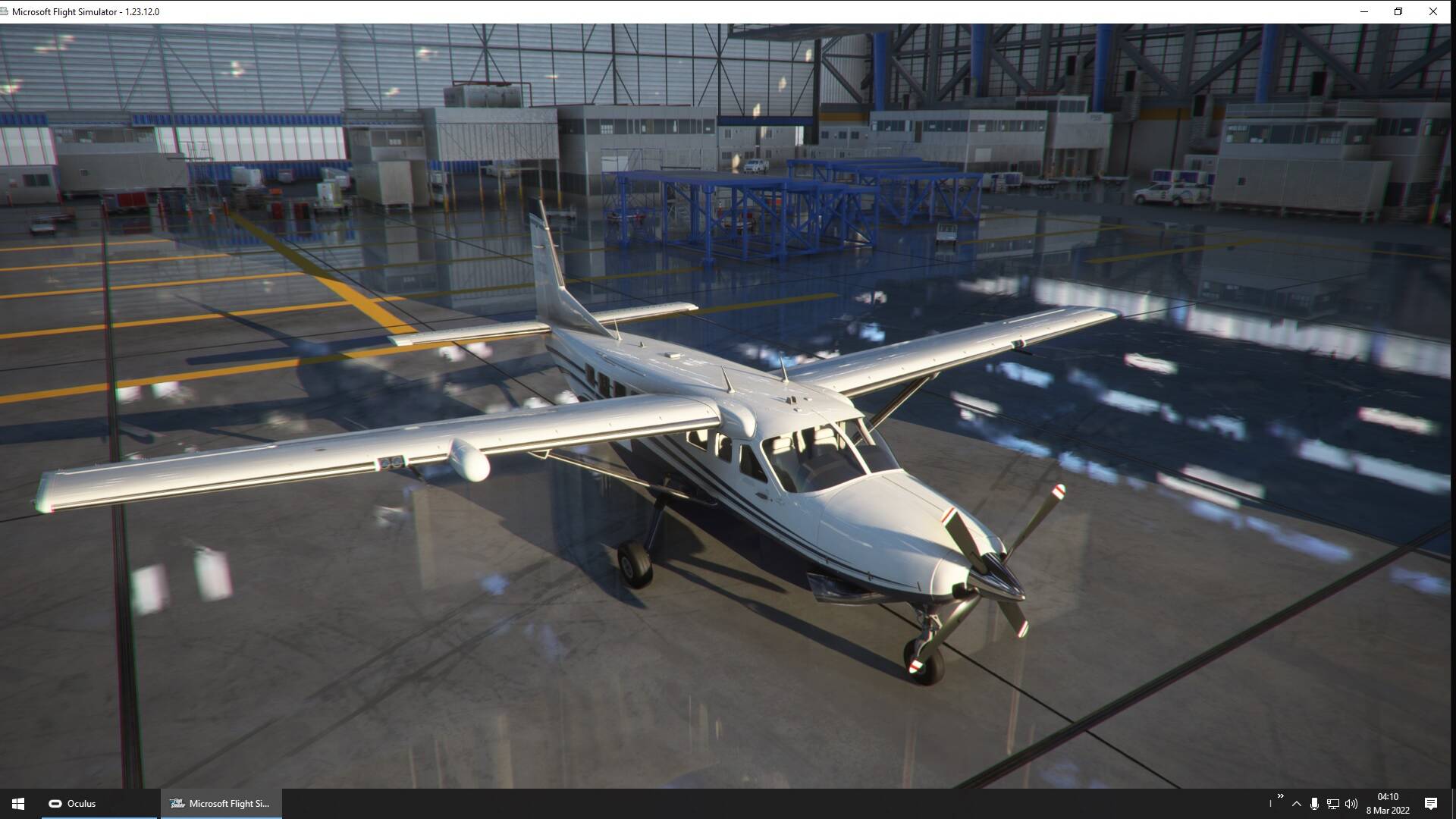Viewport: 1456px width, 819px height.
Task: Minimize the Flight Simulator window
Action: point(1363,11)
